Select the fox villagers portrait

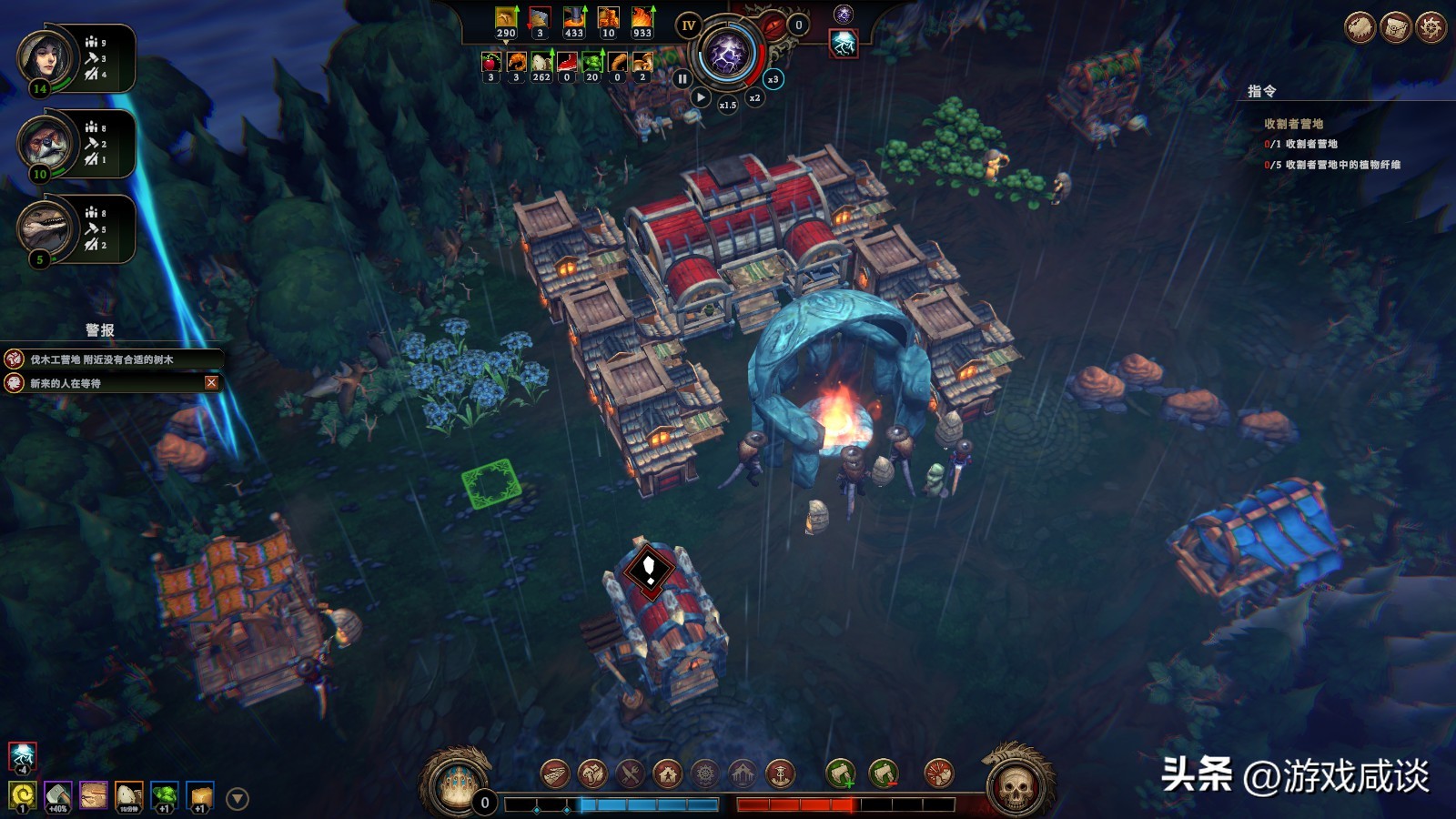pos(44,143)
